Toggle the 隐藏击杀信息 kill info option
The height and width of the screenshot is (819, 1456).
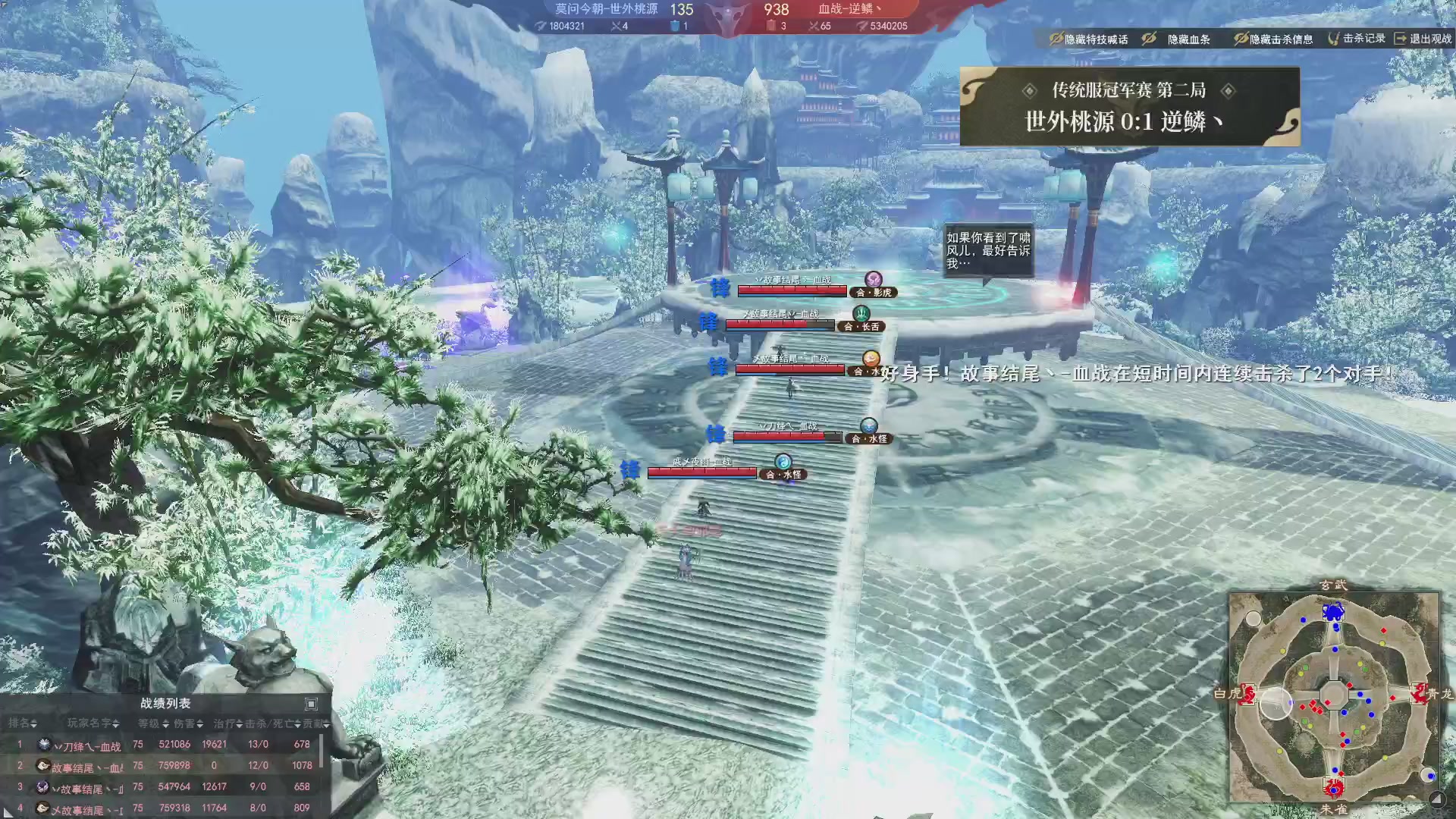point(1273,39)
